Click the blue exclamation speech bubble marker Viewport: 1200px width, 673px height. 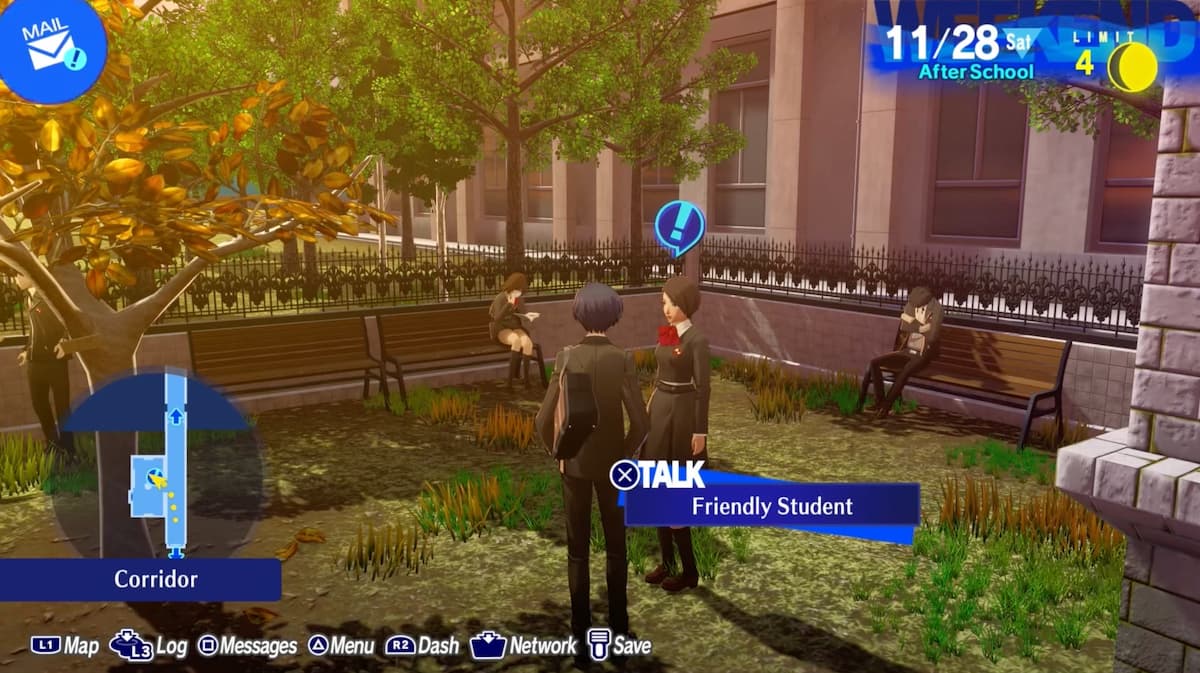(x=679, y=226)
